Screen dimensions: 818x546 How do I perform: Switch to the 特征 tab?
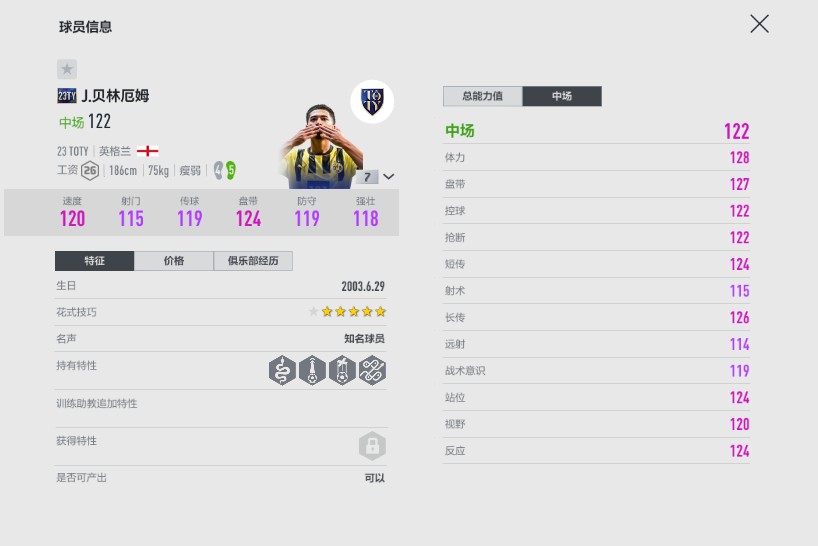click(x=94, y=261)
